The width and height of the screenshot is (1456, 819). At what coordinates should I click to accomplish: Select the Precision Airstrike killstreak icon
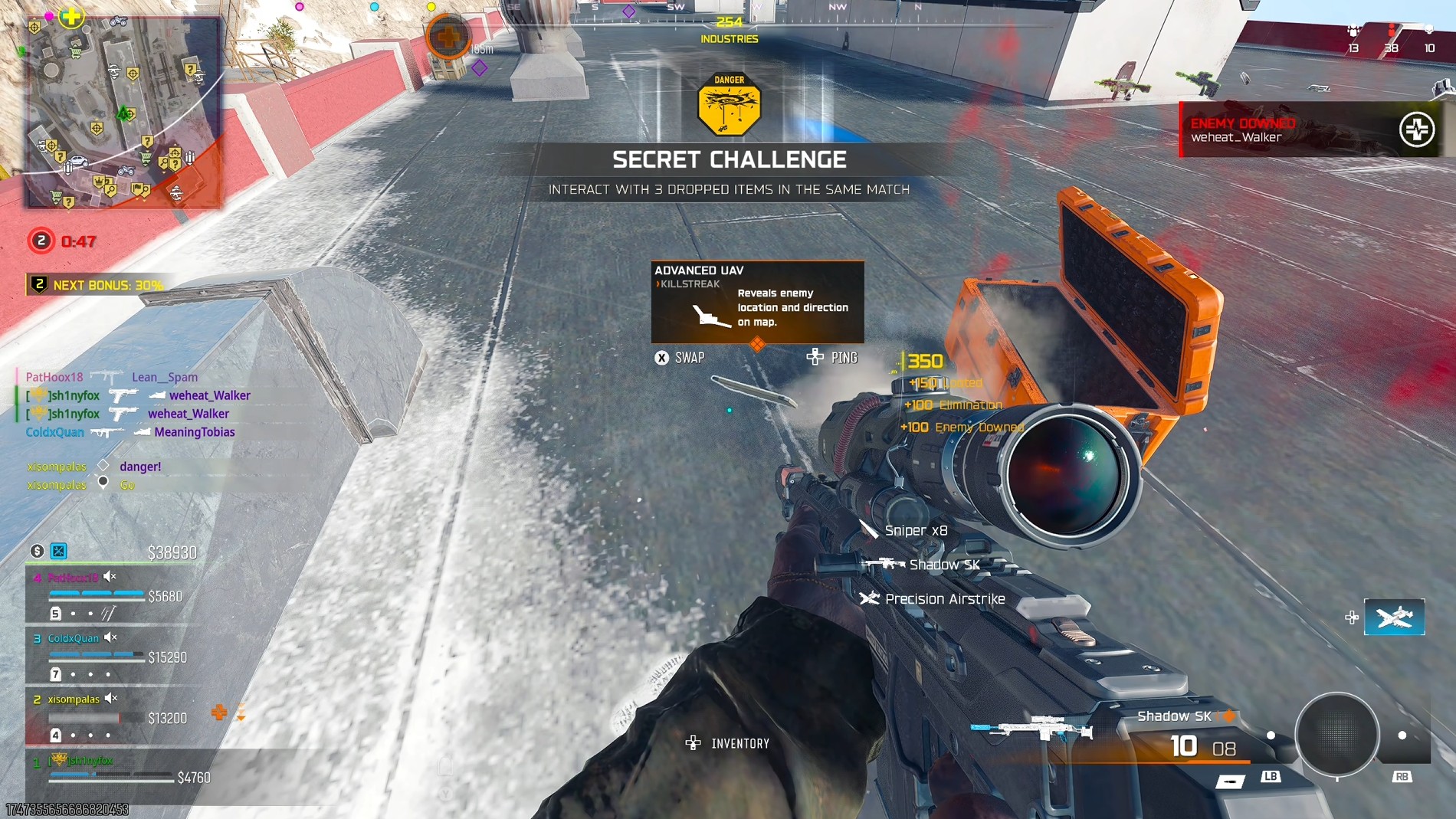[871, 598]
